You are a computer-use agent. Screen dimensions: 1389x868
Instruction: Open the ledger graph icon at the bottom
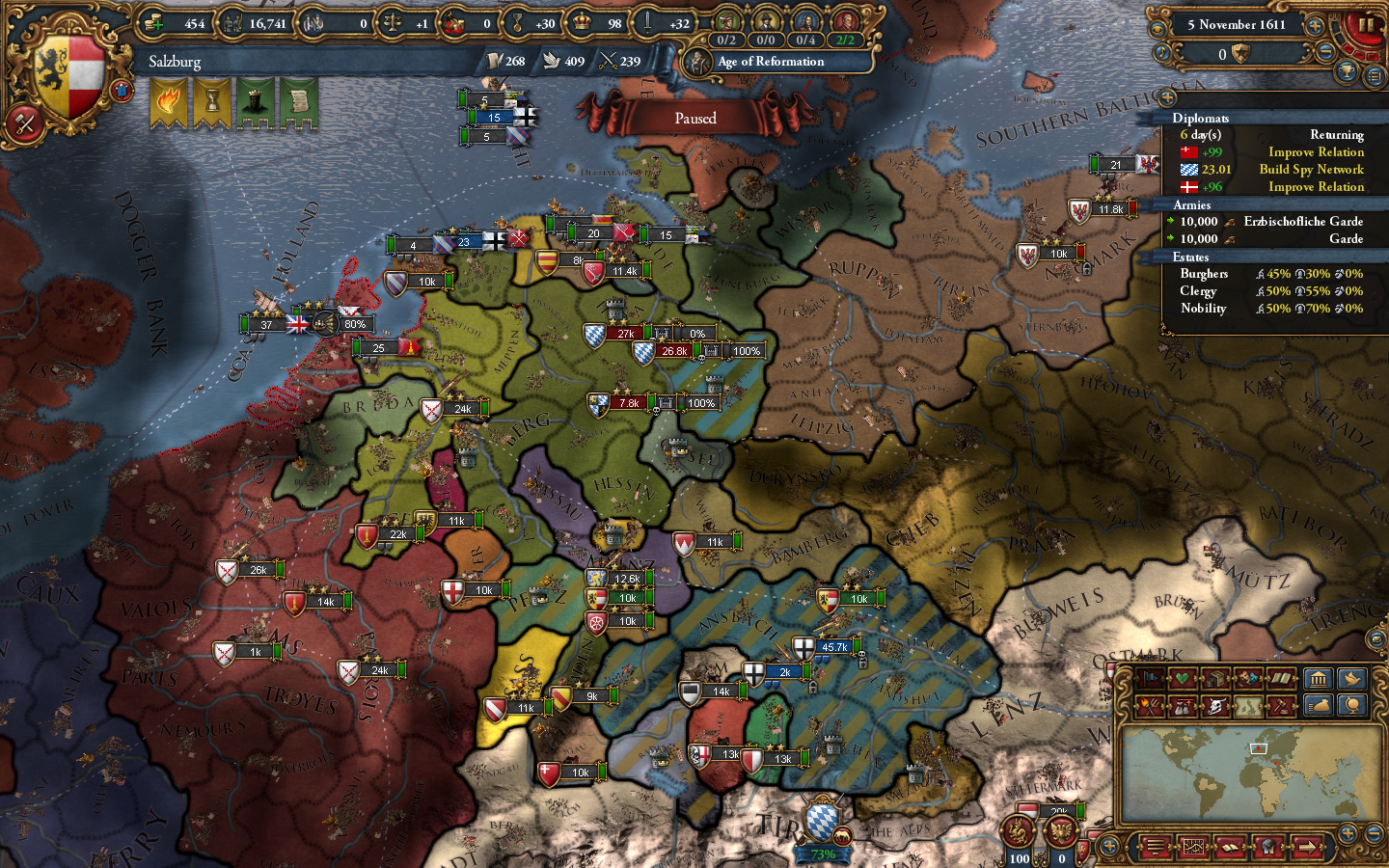click(x=1194, y=847)
